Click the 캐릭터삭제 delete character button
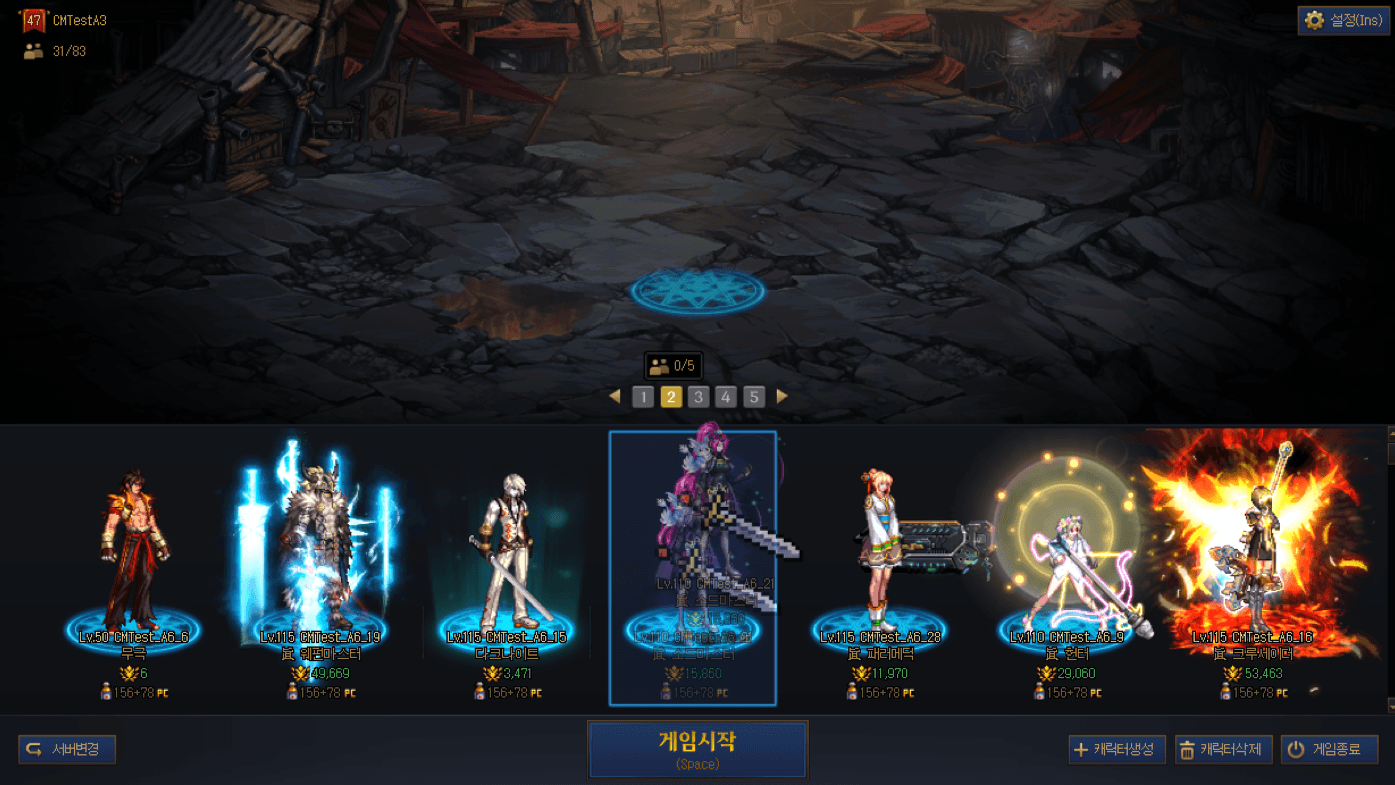 1223,749
